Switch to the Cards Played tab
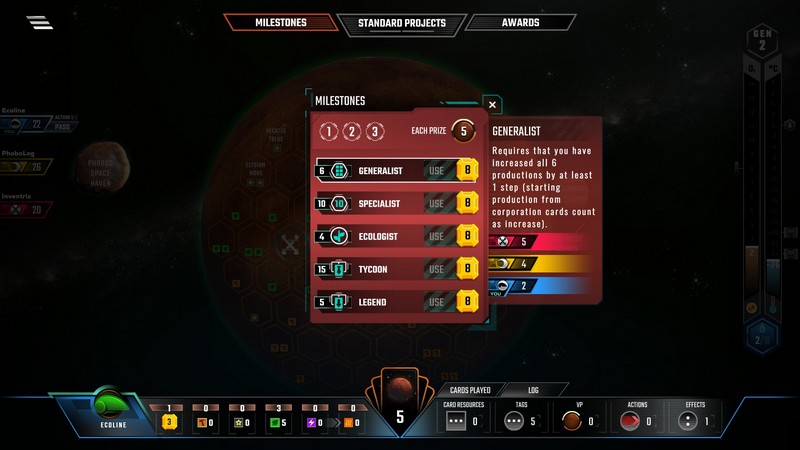800x450 pixels. [467, 389]
